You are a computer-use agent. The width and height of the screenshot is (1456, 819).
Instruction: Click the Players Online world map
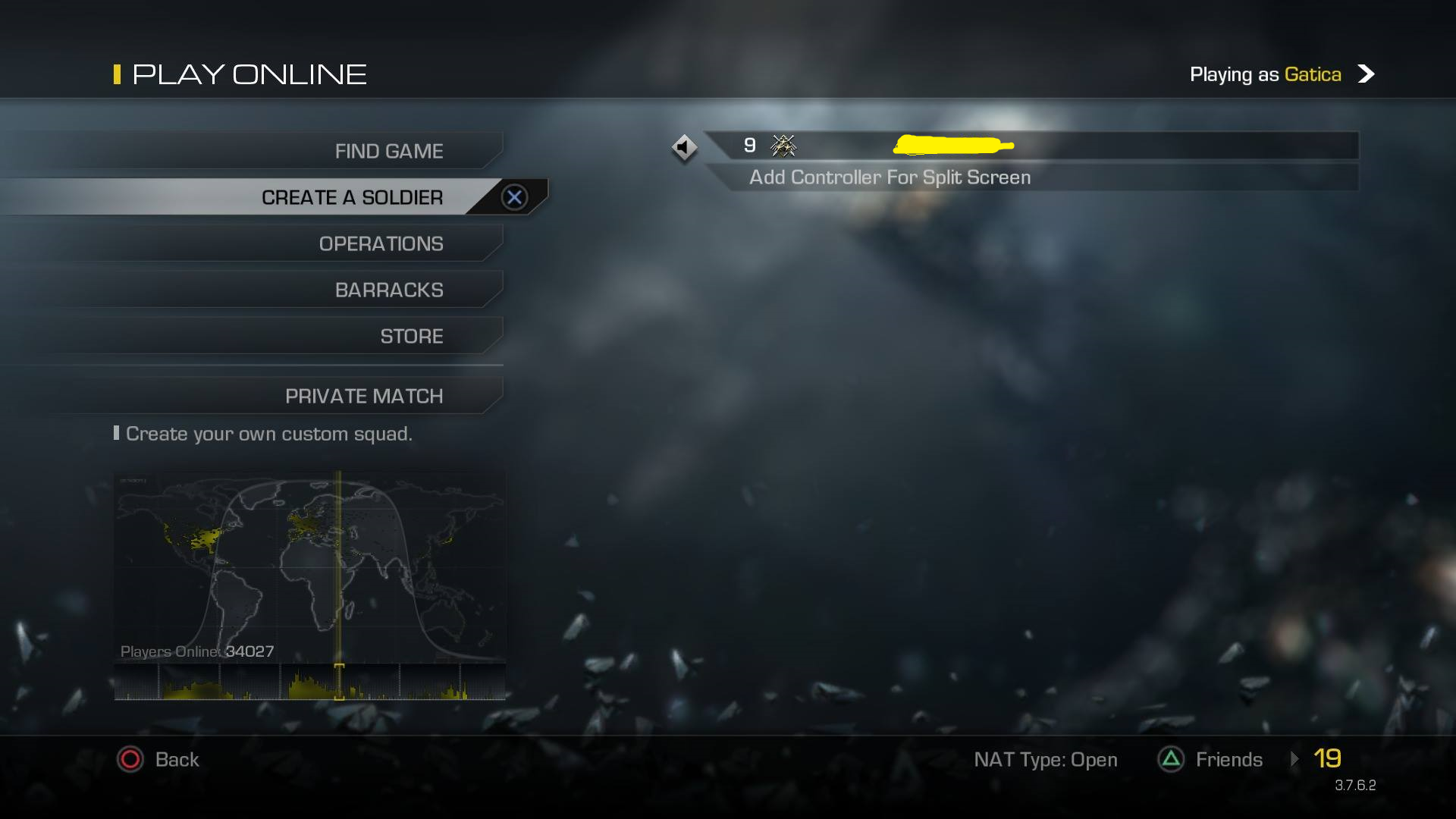[309, 565]
